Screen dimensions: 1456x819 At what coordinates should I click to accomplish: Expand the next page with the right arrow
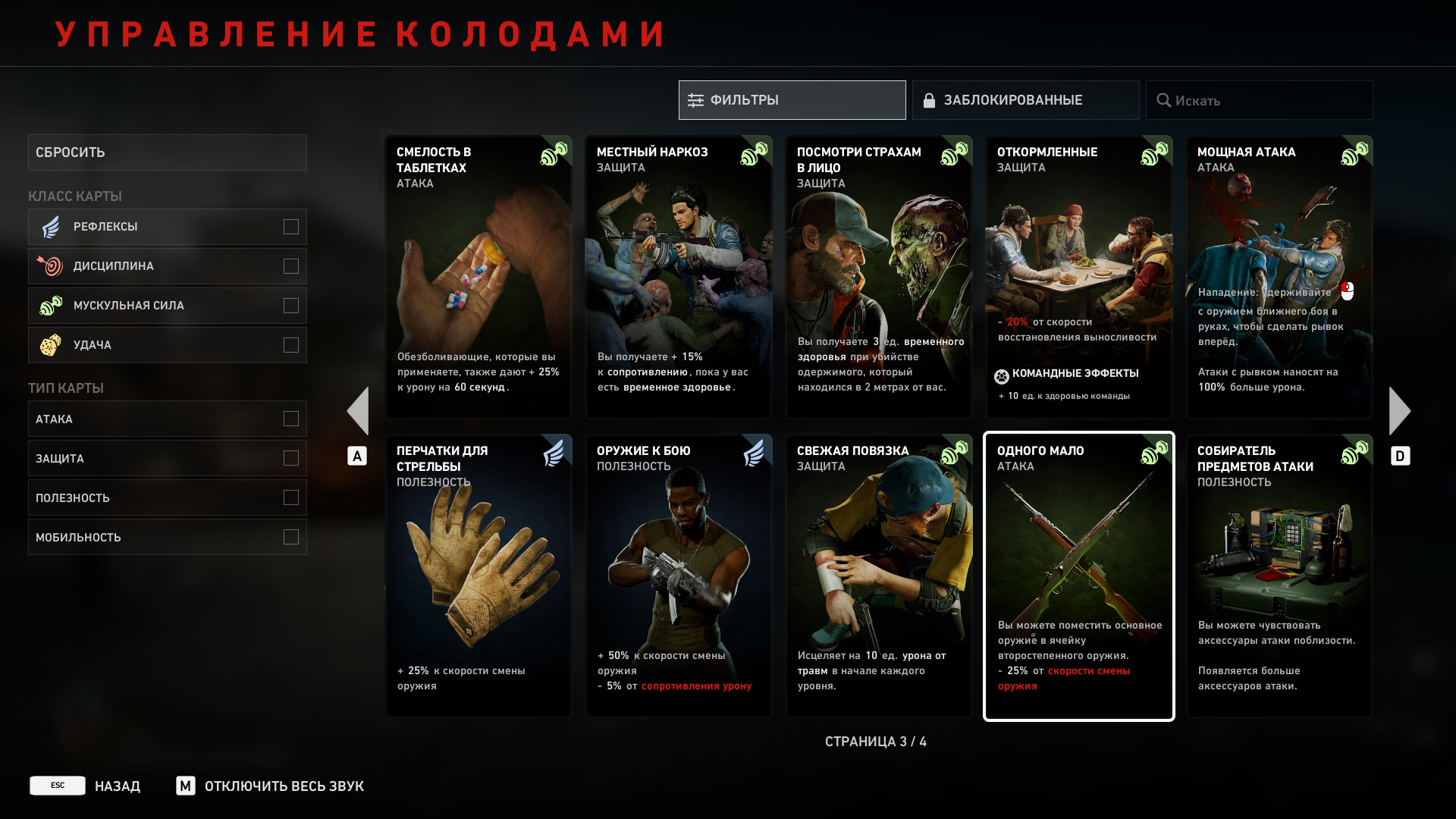(x=1401, y=409)
